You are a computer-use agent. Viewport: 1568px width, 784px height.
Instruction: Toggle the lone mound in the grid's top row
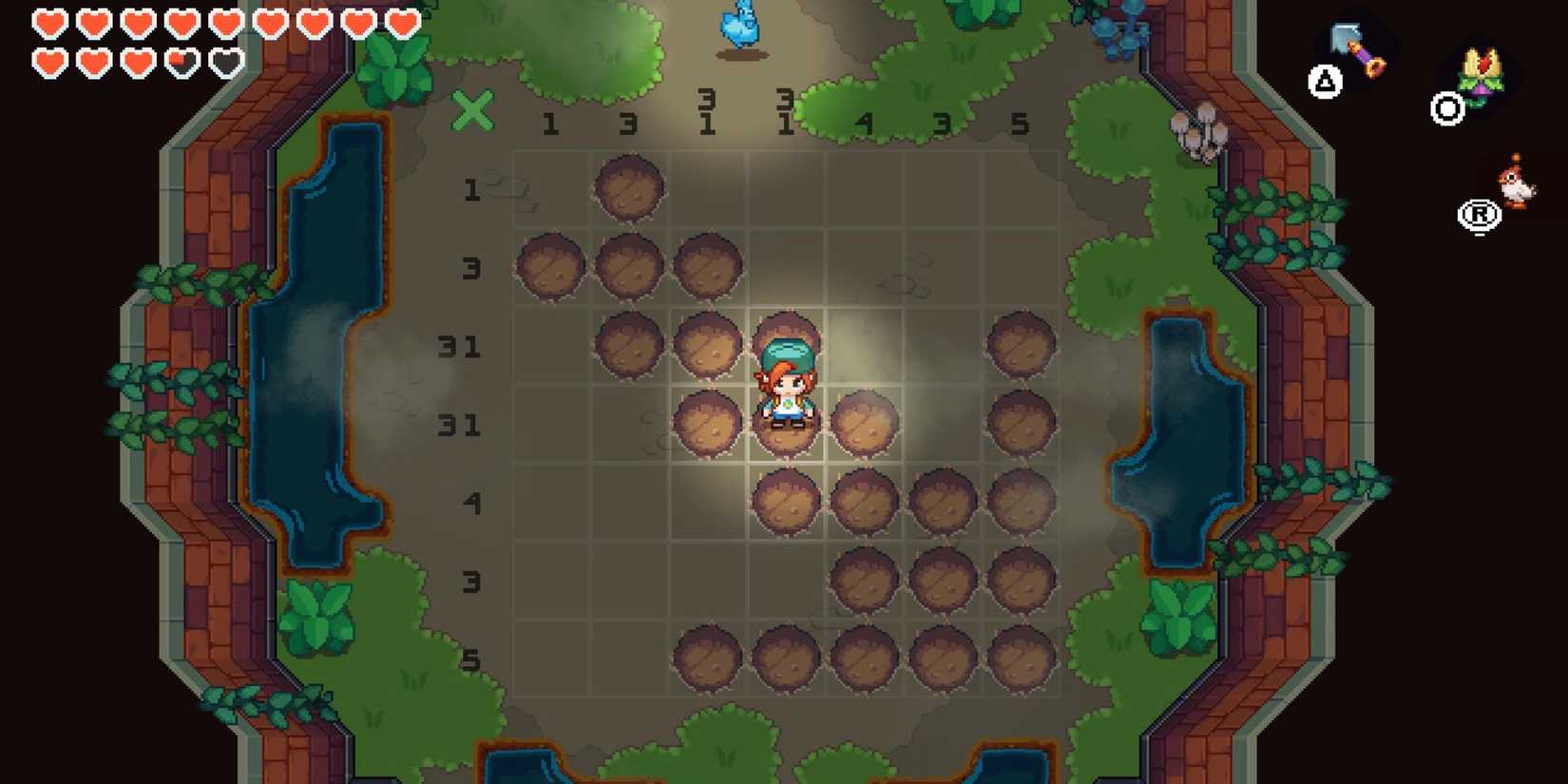click(x=629, y=187)
